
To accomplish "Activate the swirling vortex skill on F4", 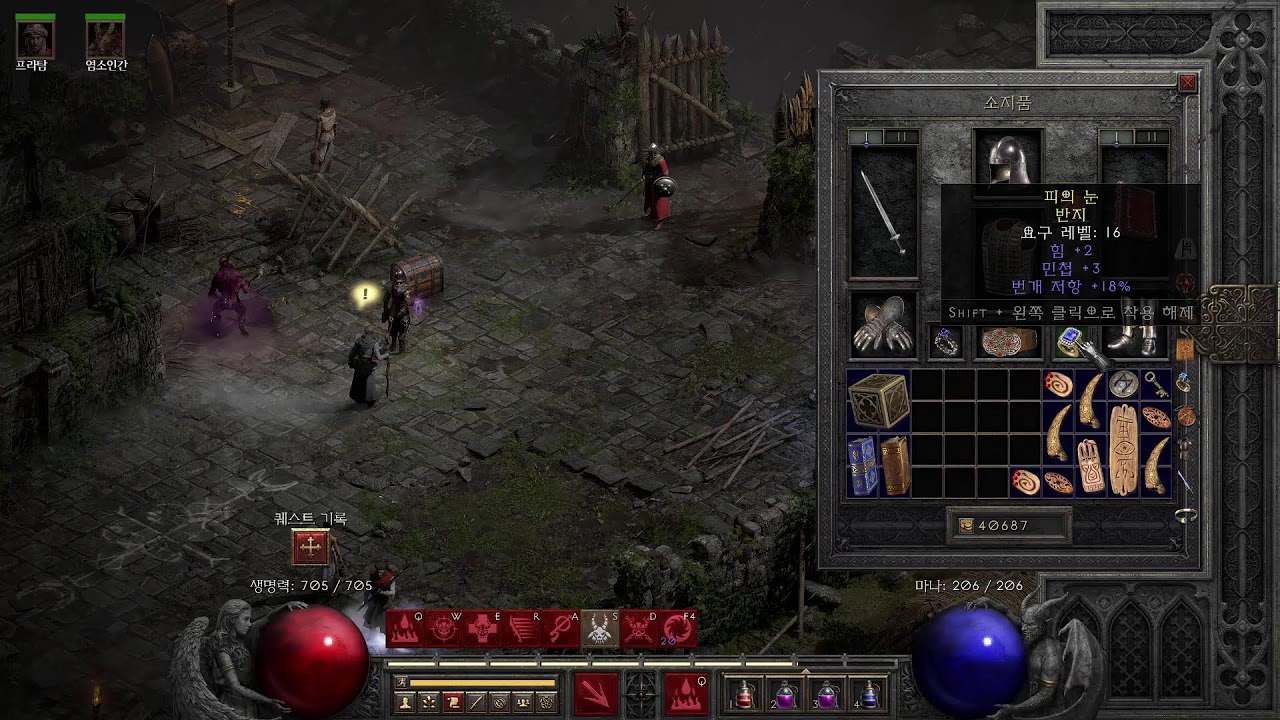I will coord(678,629).
